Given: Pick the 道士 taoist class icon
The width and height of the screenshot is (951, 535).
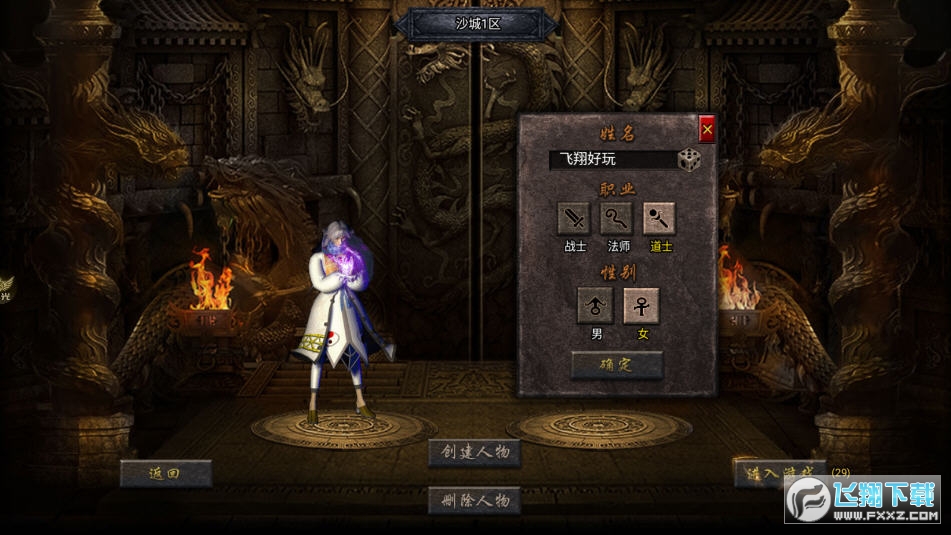Looking at the screenshot, I should tap(659, 218).
